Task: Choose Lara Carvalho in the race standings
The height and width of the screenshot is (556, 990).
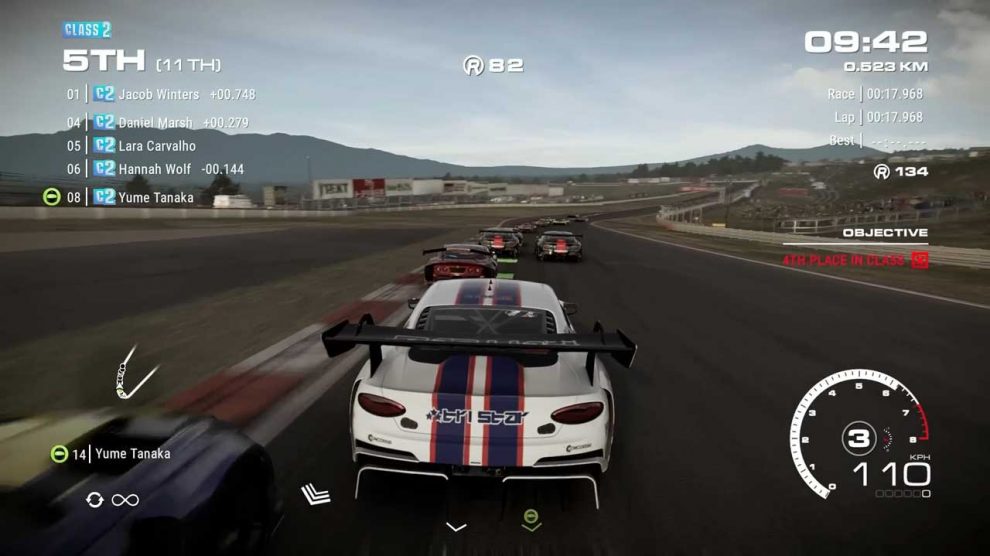Action: [x=157, y=146]
